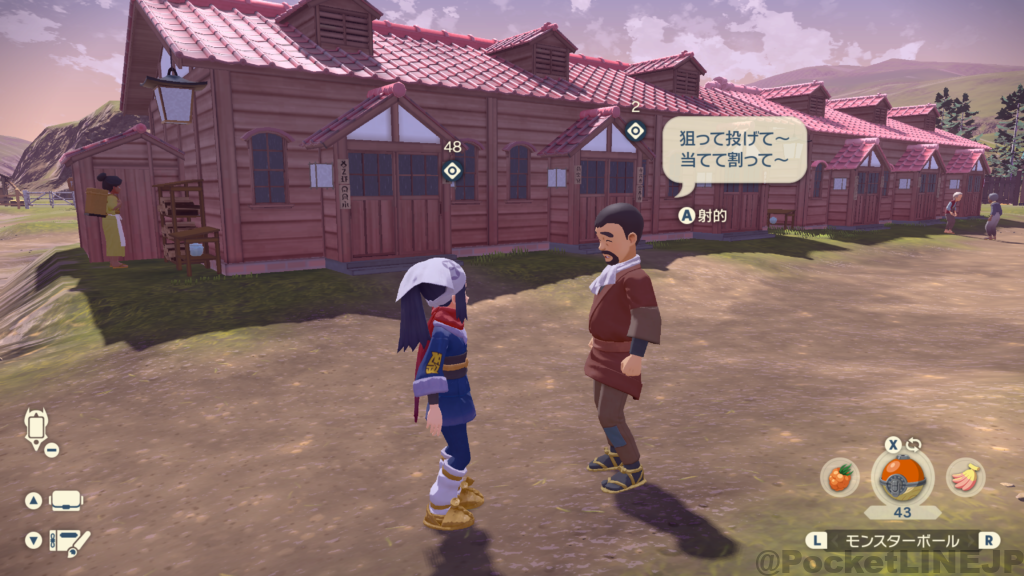
Task: Pick the pink banana bunch item slot
Action: coord(965,477)
